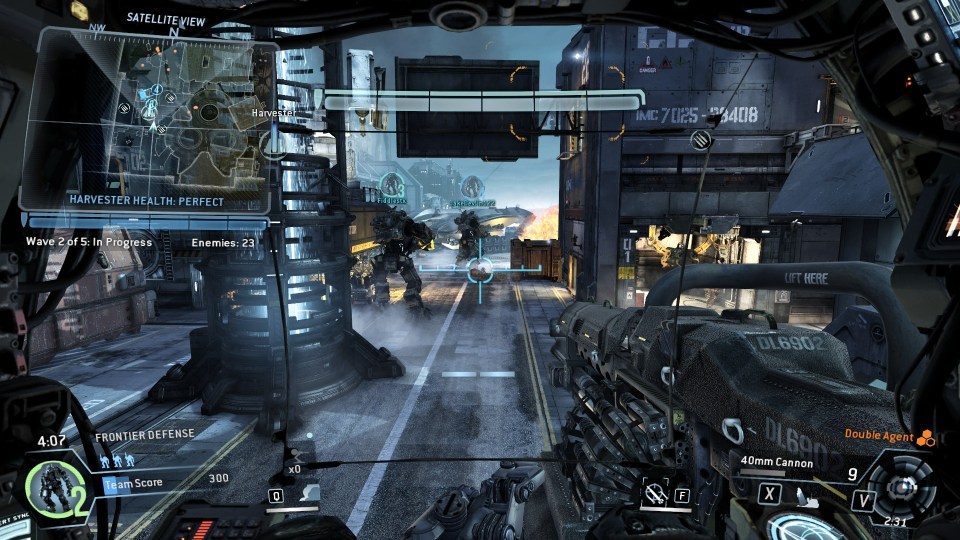Select the titan portrait hexagon icon
This screenshot has width=960, height=540.
click(48, 487)
